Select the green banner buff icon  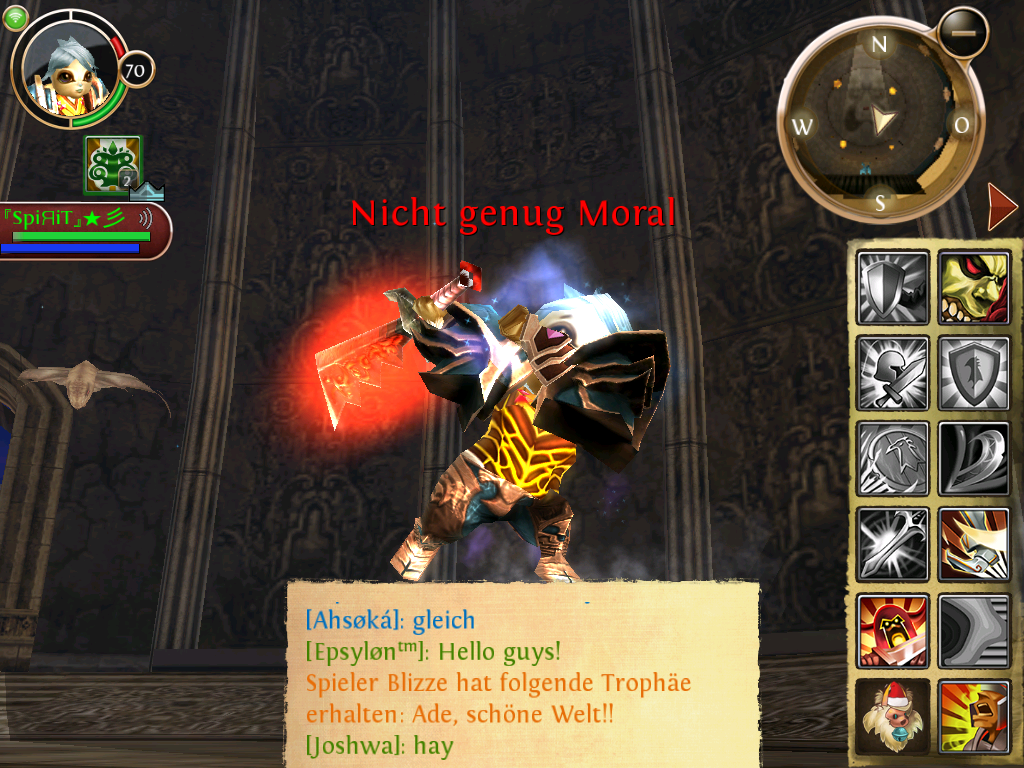pyautogui.click(x=112, y=165)
